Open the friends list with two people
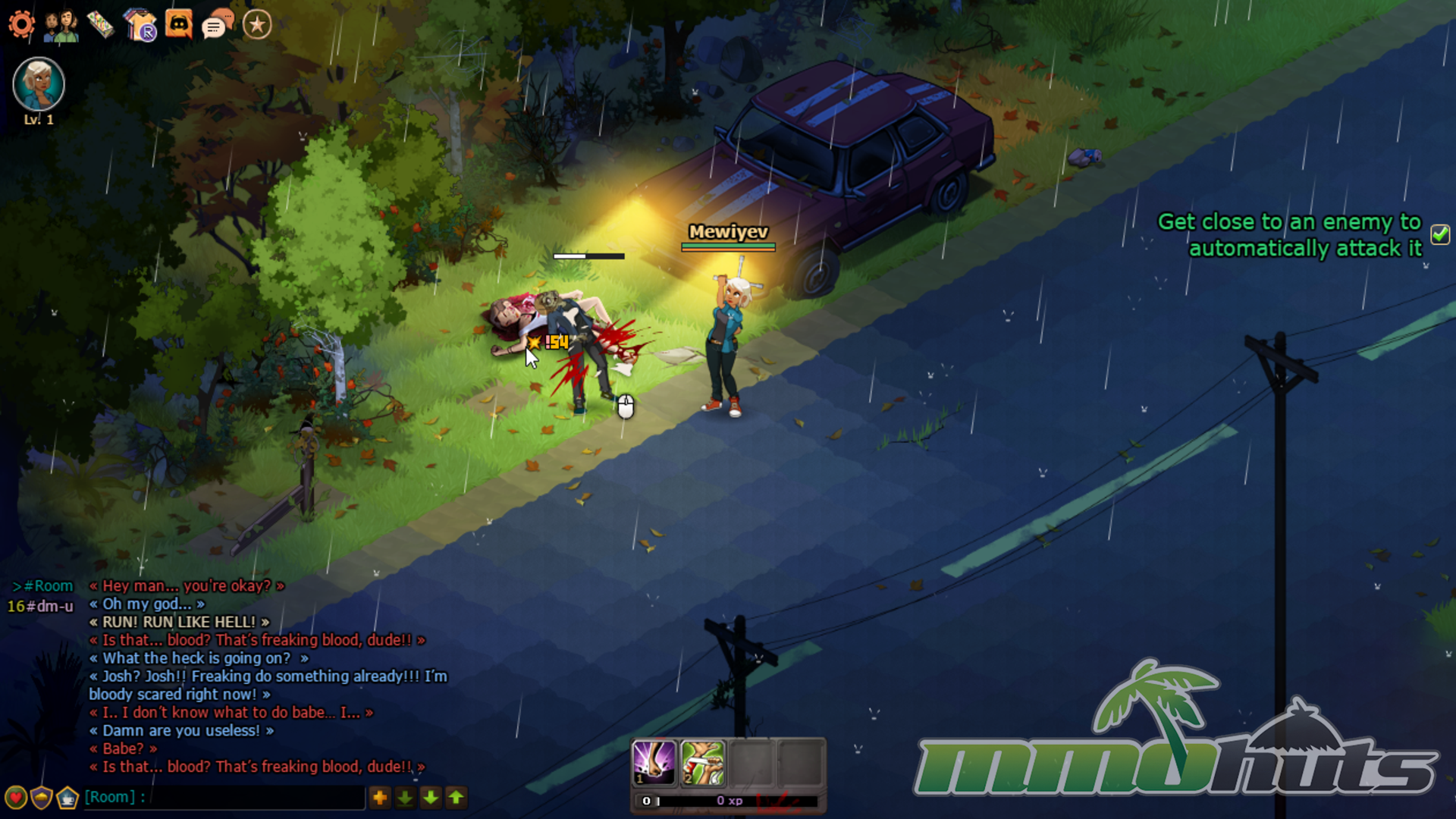 tap(61, 25)
